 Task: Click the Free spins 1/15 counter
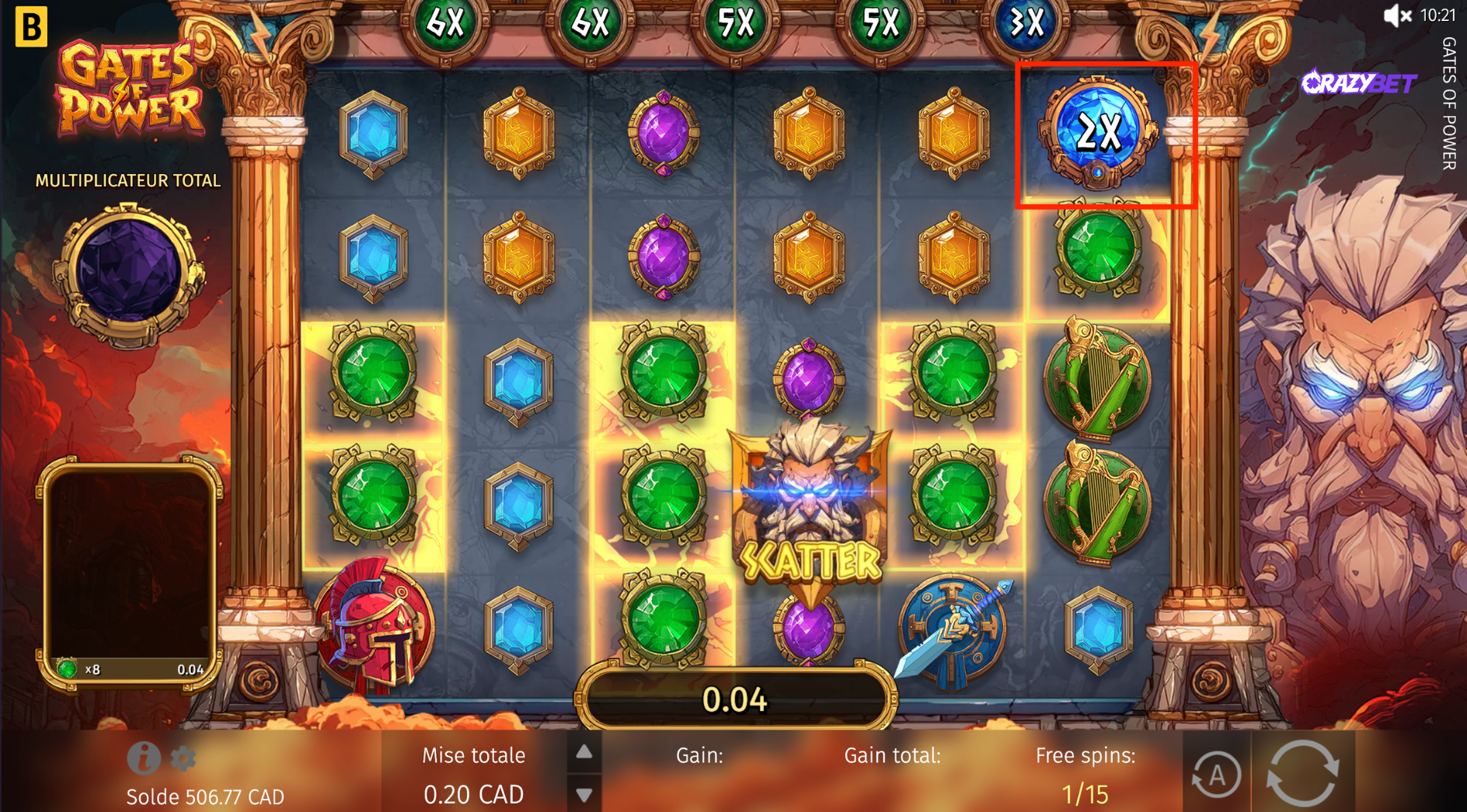click(x=1085, y=793)
